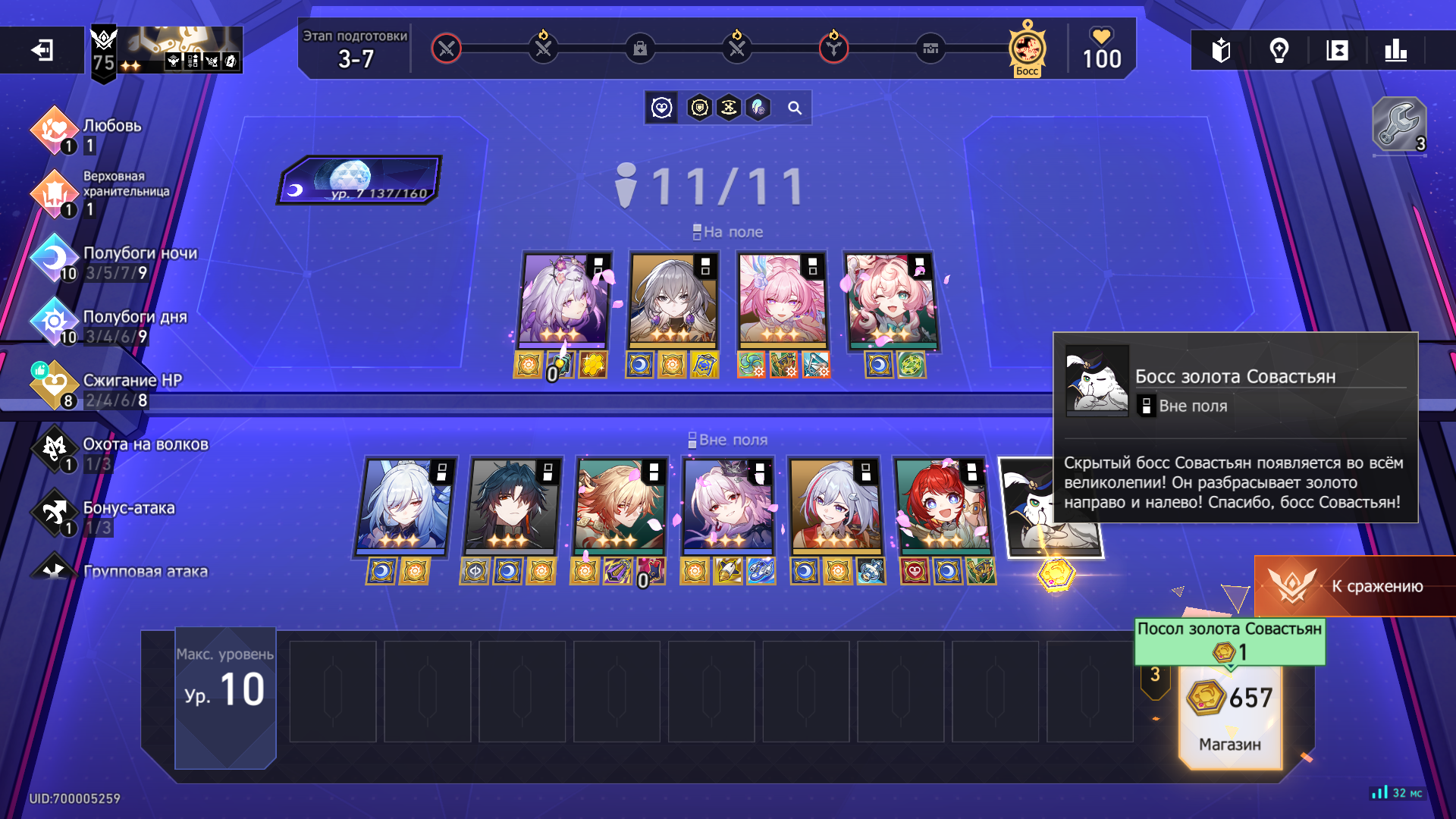Click the moon level progress panel
Viewport: 1456px width, 819px height.
click(x=359, y=180)
